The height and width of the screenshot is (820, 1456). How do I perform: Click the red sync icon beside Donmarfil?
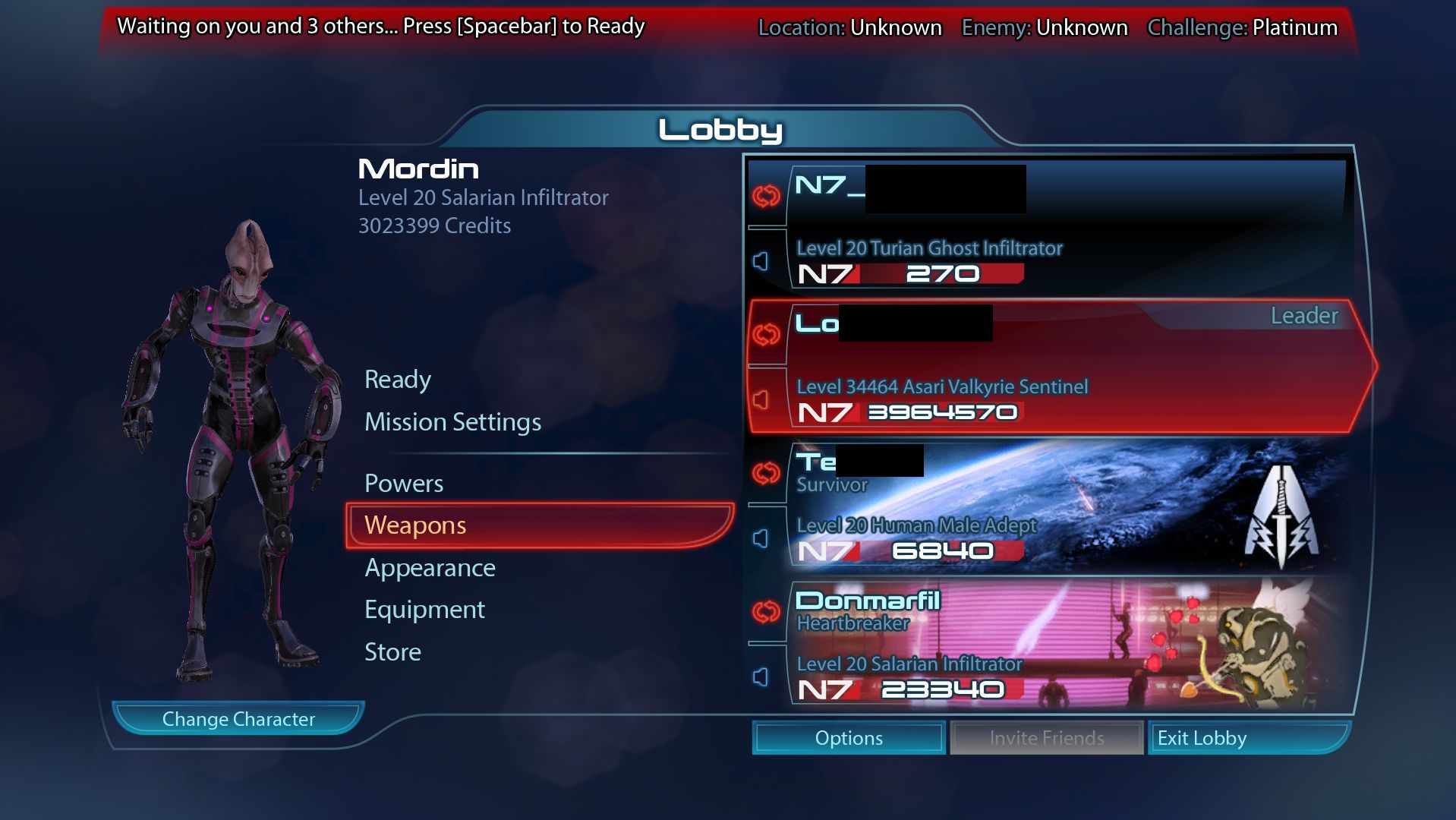pyautogui.click(x=766, y=612)
